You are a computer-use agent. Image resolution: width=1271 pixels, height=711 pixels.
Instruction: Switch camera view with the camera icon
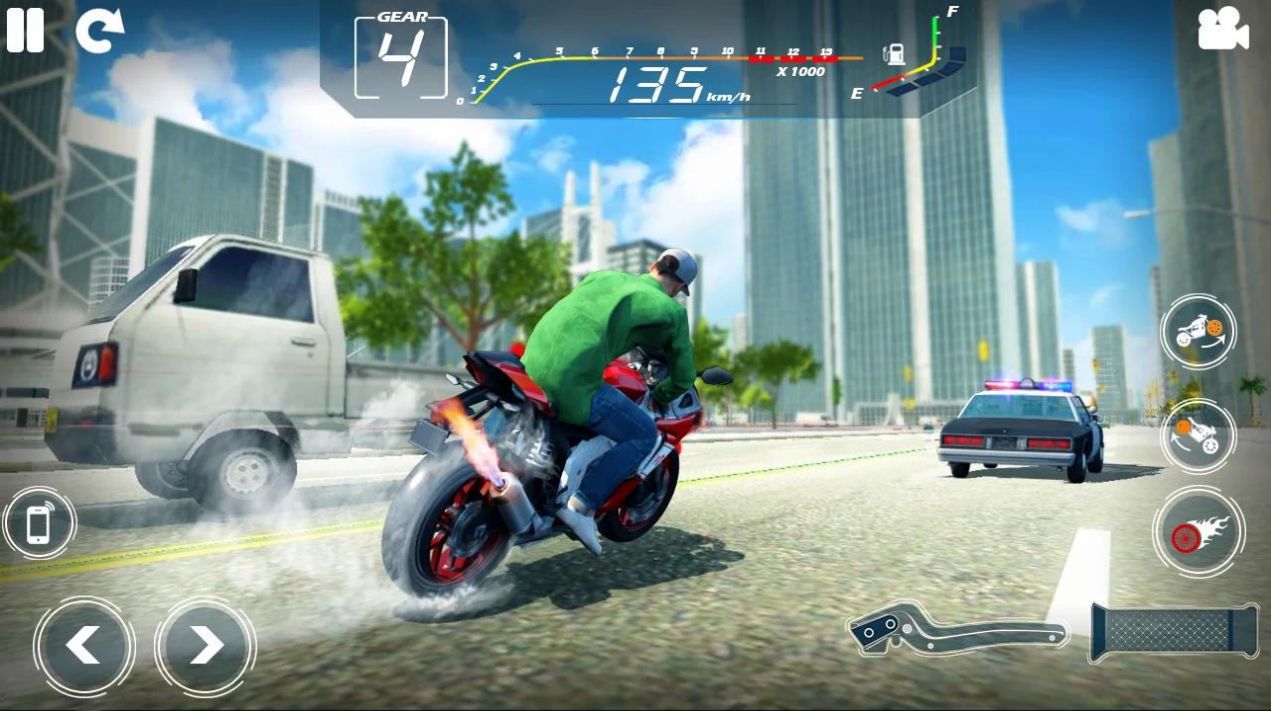[1222, 31]
